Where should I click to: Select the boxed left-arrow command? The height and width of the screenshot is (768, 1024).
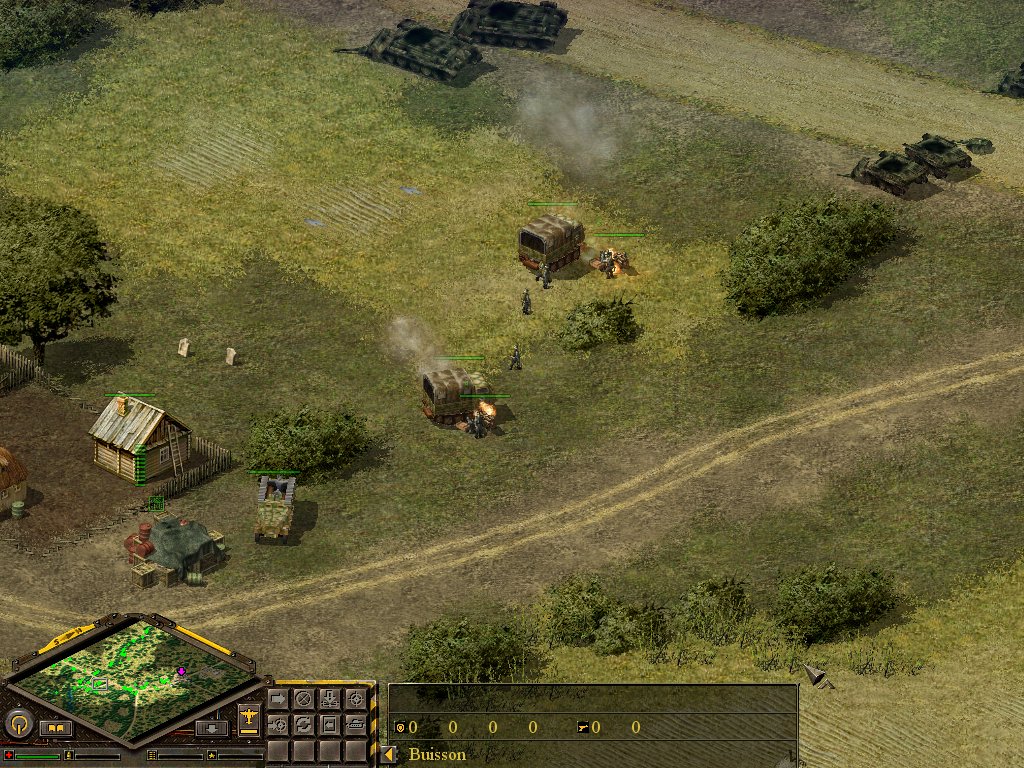click(329, 724)
